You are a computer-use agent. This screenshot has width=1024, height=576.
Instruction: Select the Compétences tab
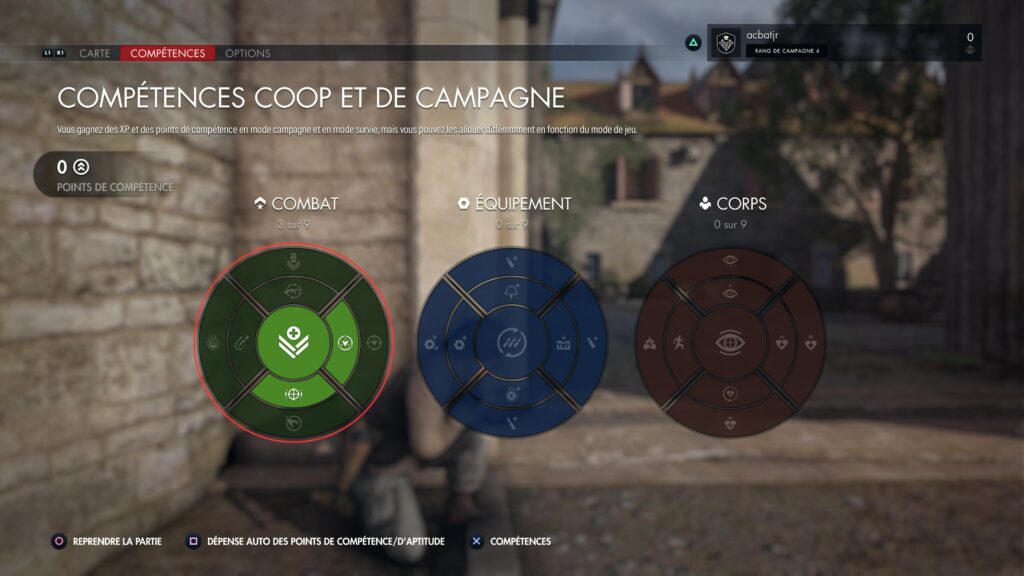[x=167, y=53]
